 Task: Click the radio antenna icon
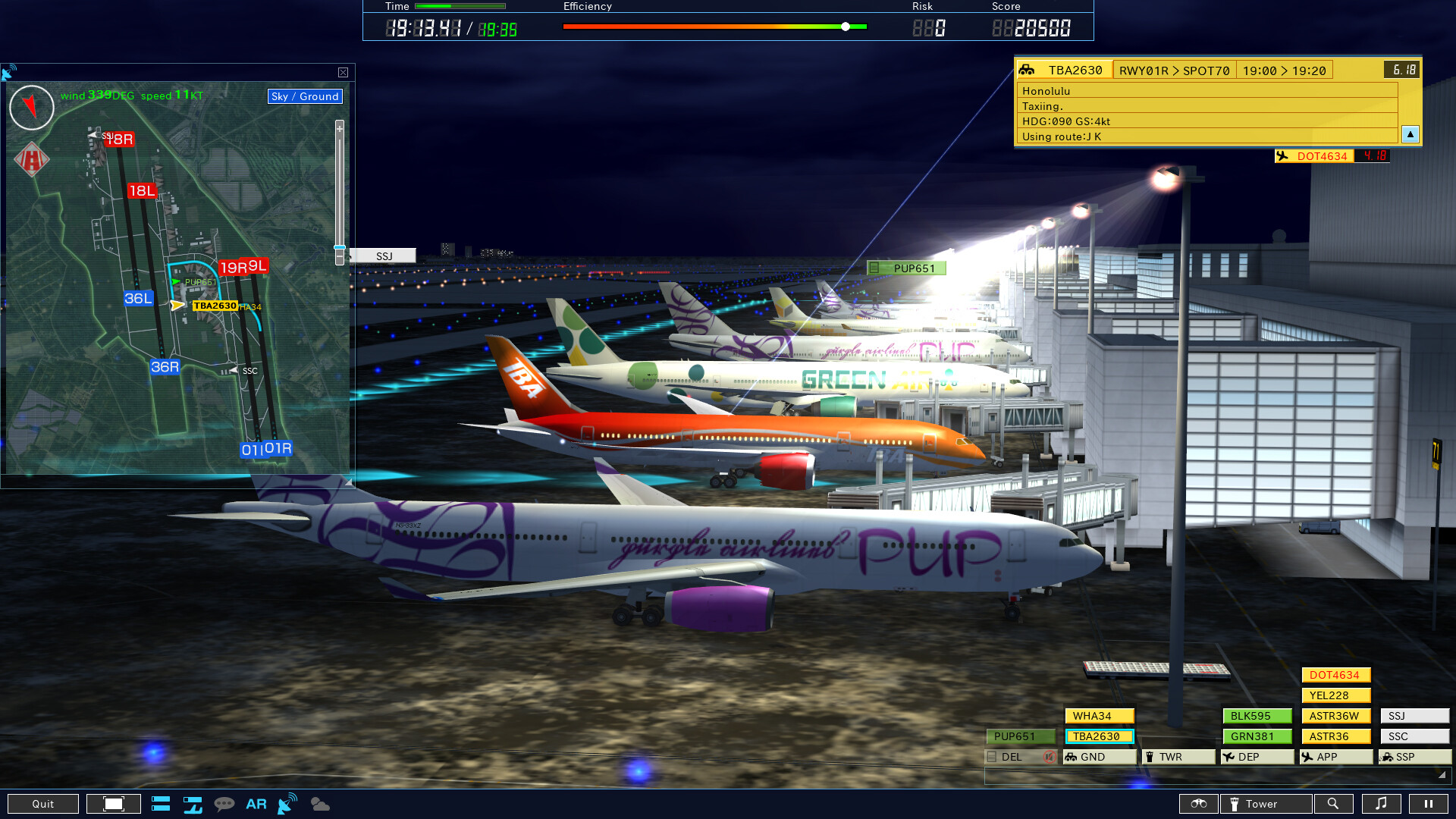287,802
